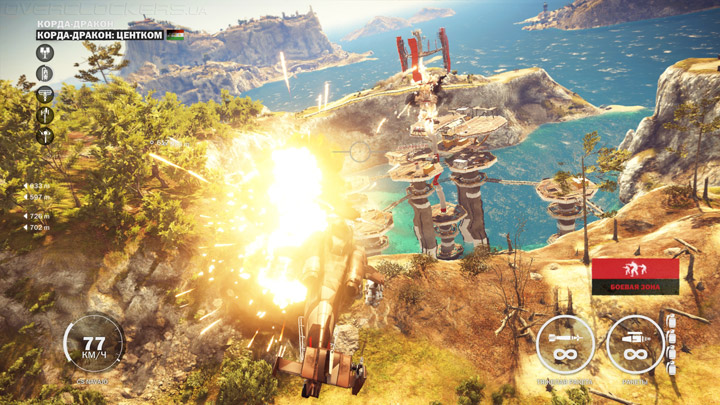This screenshot has width=720, height=405.
Task: Click the Боевая зона combat zone indicator
Action: pyautogui.click(x=635, y=276)
